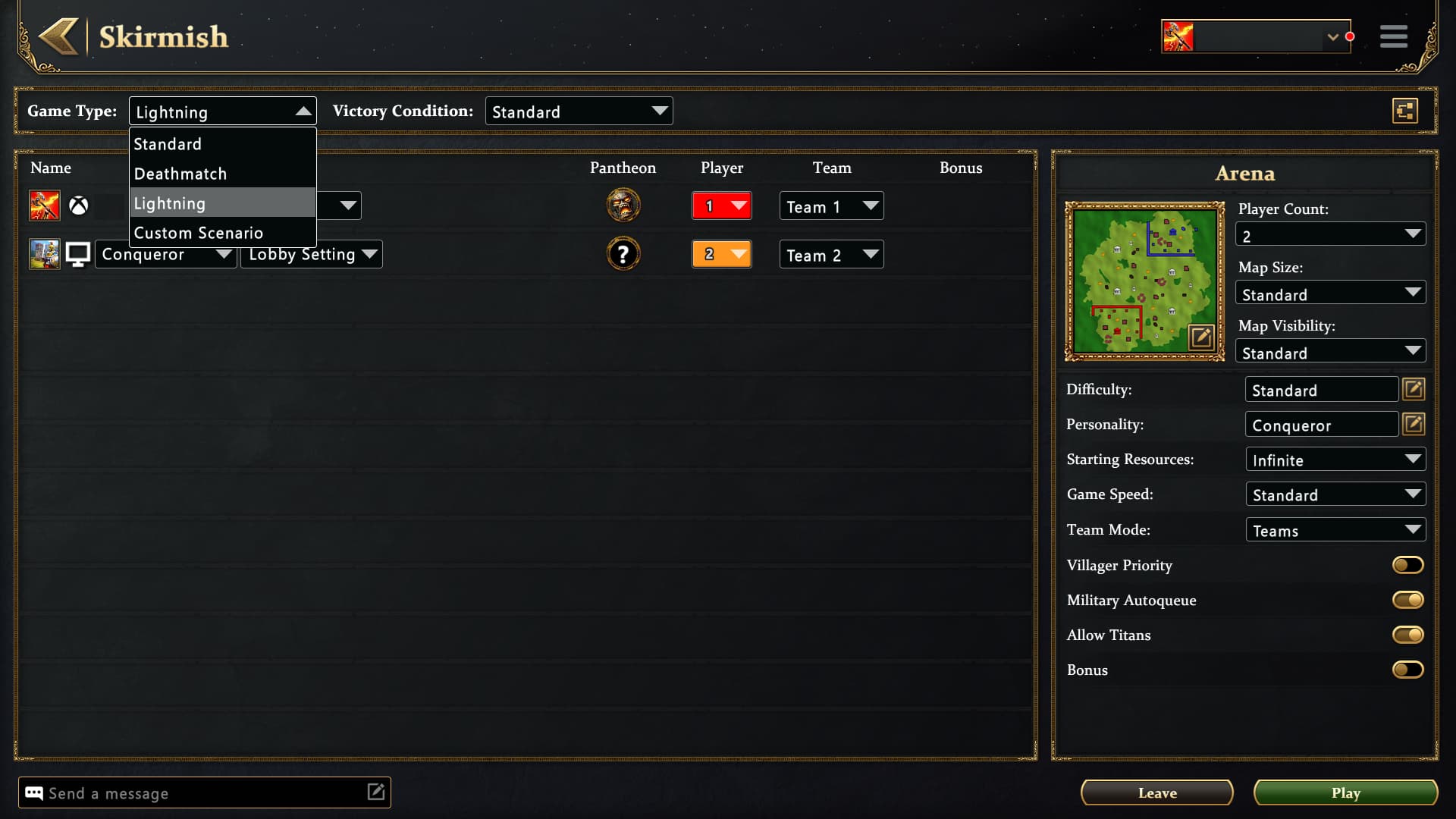Viewport: 1456px width, 819px height.
Task: Choose Deathmatch from Game Type list
Action: pyautogui.click(x=180, y=174)
